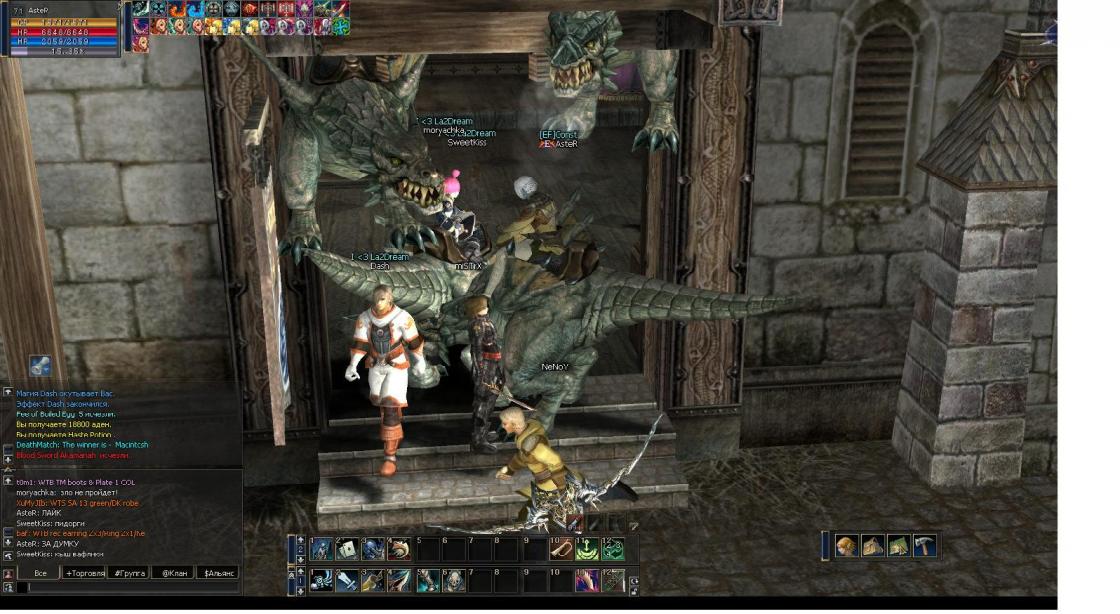
Task: Open the +Торговля trade chat tab
Action: (84, 573)
